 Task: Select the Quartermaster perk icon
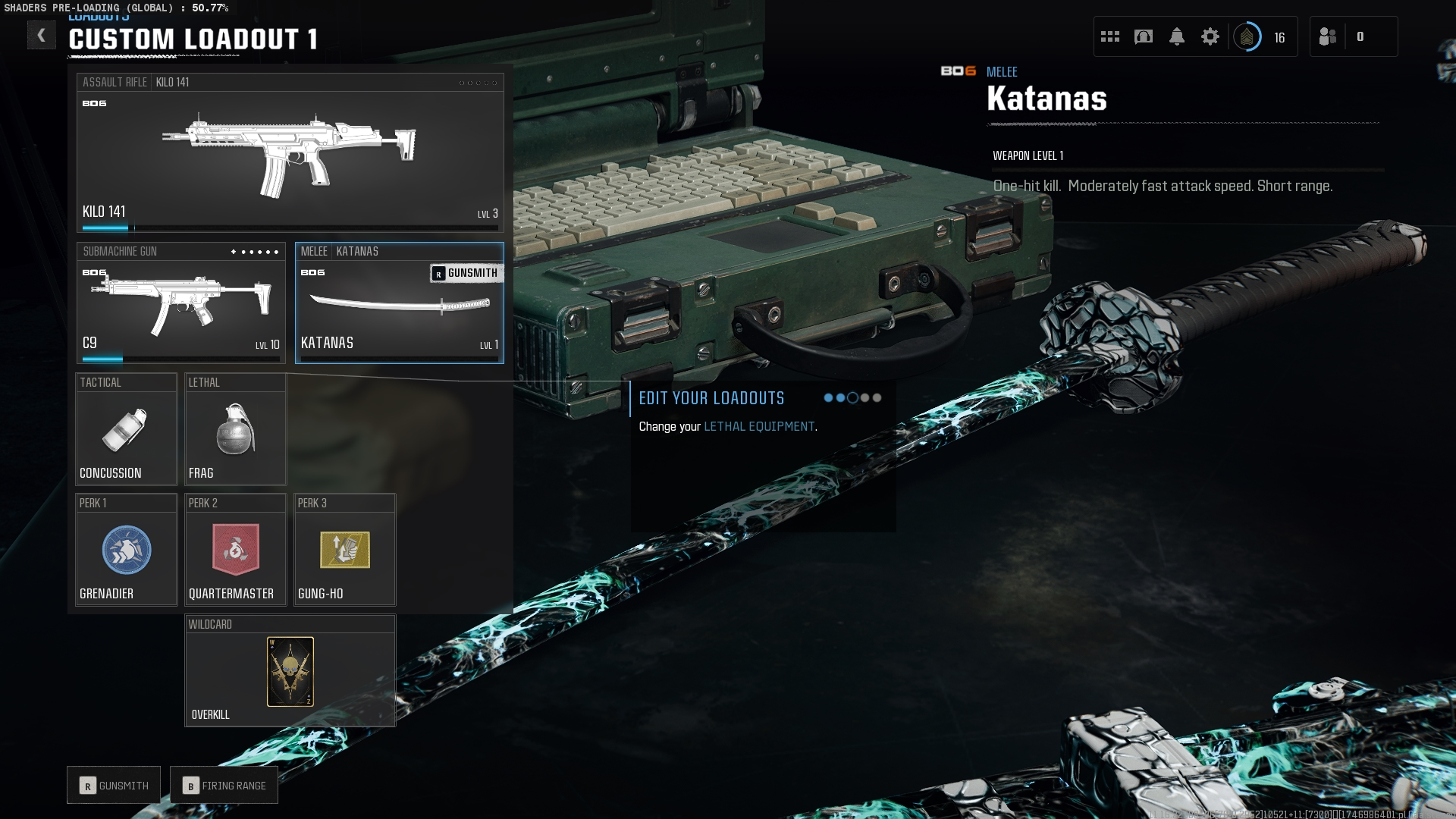235,550
